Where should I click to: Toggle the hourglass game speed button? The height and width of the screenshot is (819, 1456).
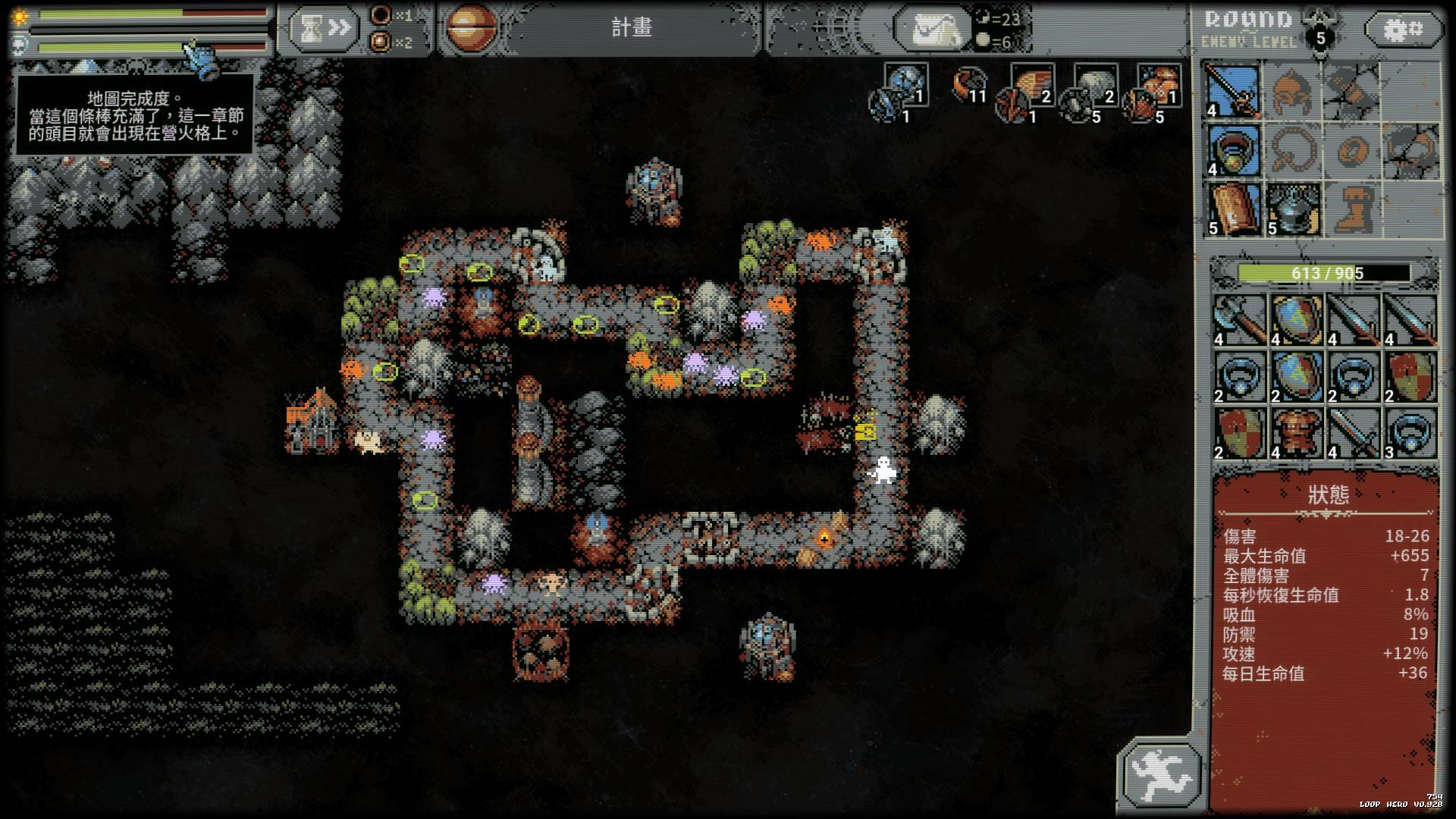[322, 29]
